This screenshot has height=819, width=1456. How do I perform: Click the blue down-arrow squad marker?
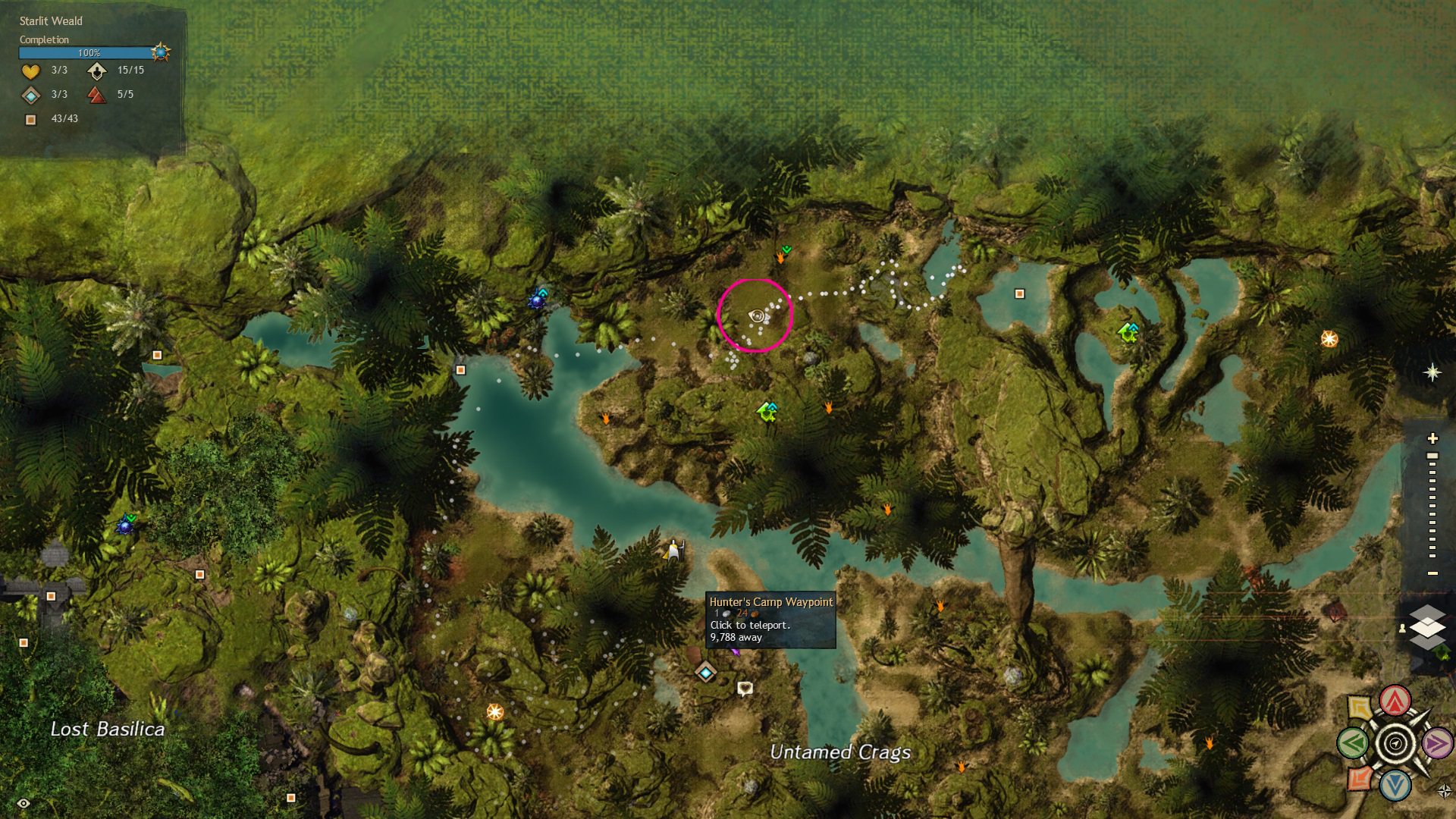[x=1395, y=786]
